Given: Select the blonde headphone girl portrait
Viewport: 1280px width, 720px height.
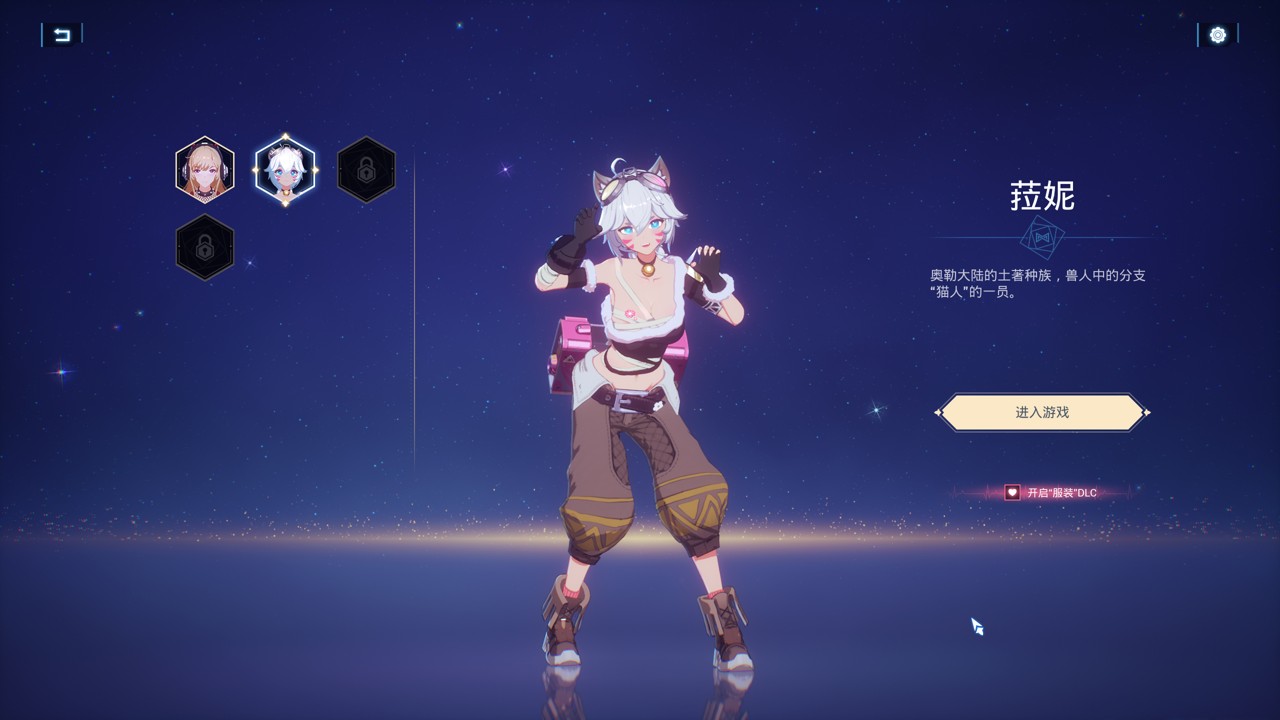Looking at the screenshot, I should (x=205, y=170).
